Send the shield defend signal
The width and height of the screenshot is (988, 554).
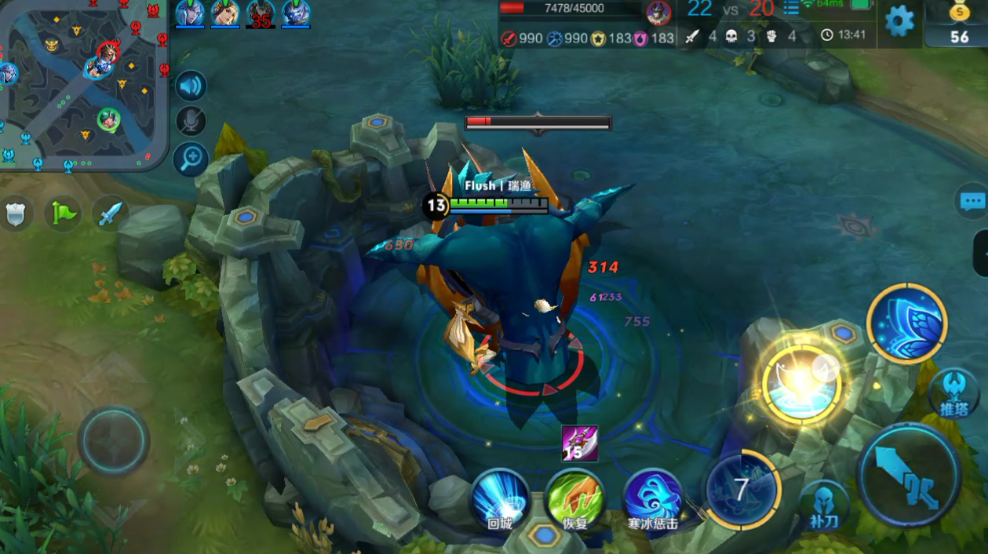coord(17,212)
